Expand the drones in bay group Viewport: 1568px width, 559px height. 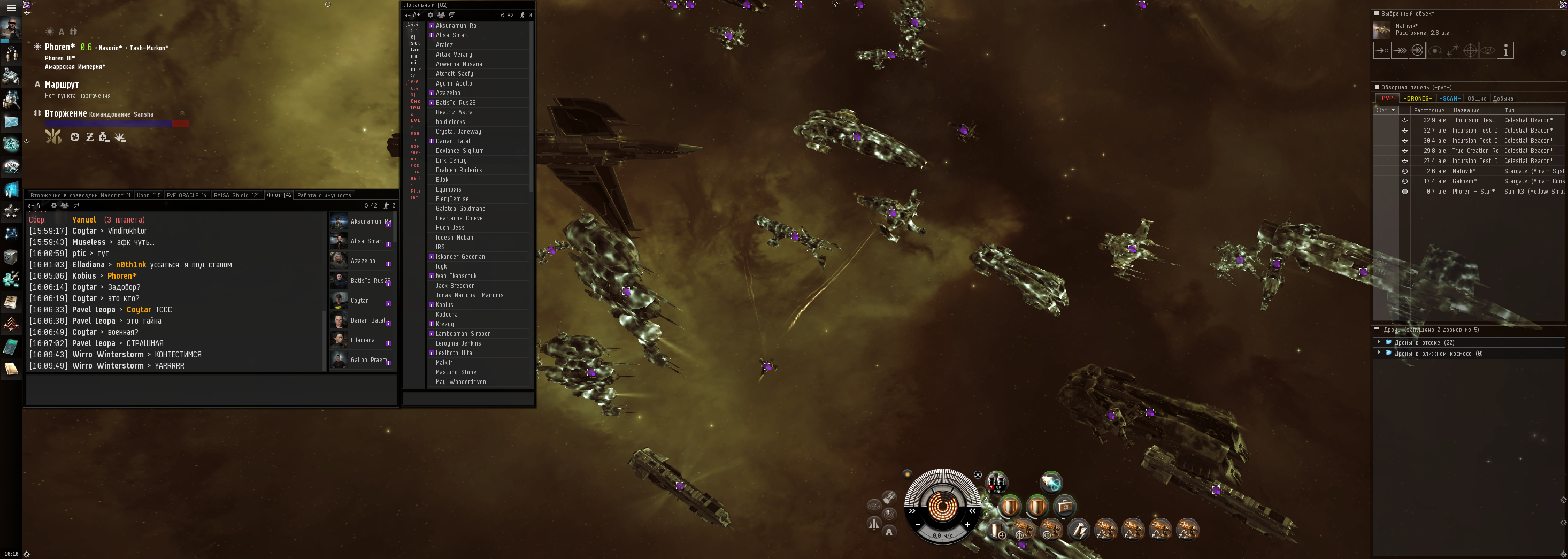(1379, 343)
